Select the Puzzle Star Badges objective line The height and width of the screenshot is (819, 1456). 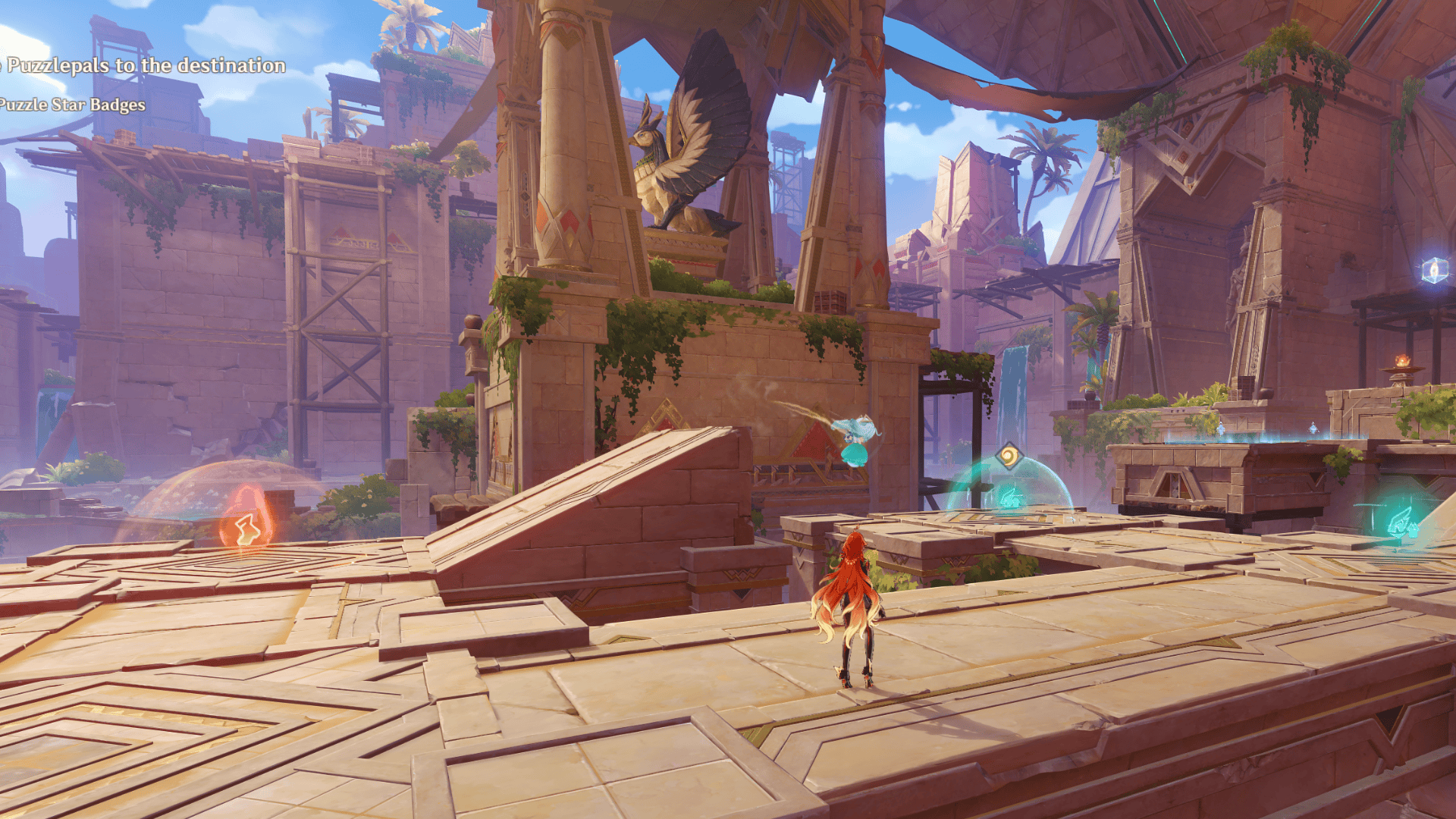[73, 105]
